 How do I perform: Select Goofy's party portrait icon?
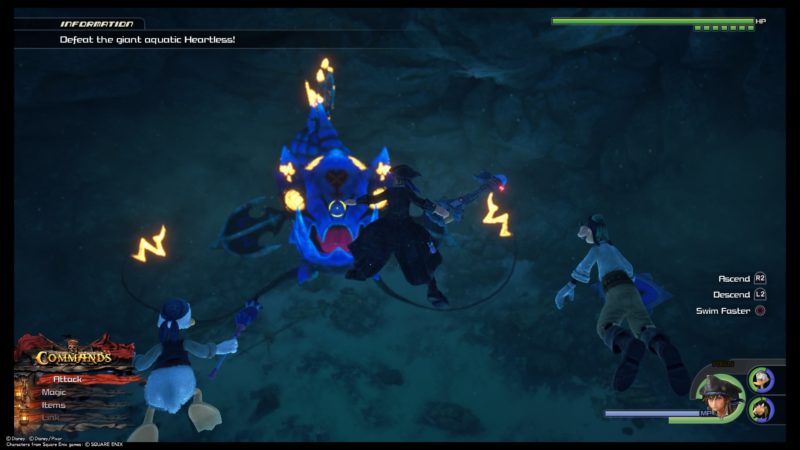pos(761,409)
